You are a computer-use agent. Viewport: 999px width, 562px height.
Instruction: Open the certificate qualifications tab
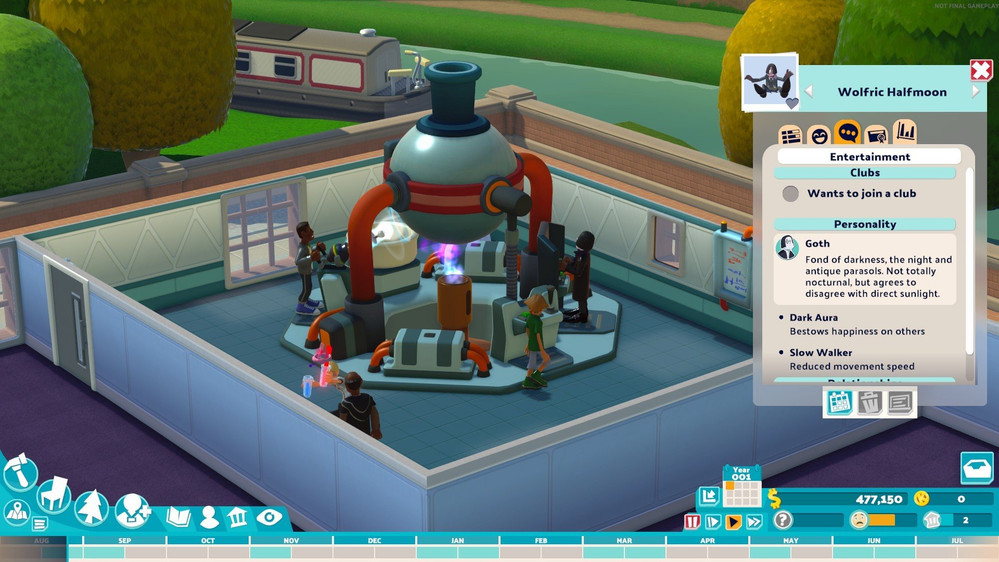pyautogui.click(x=876, y=135)
